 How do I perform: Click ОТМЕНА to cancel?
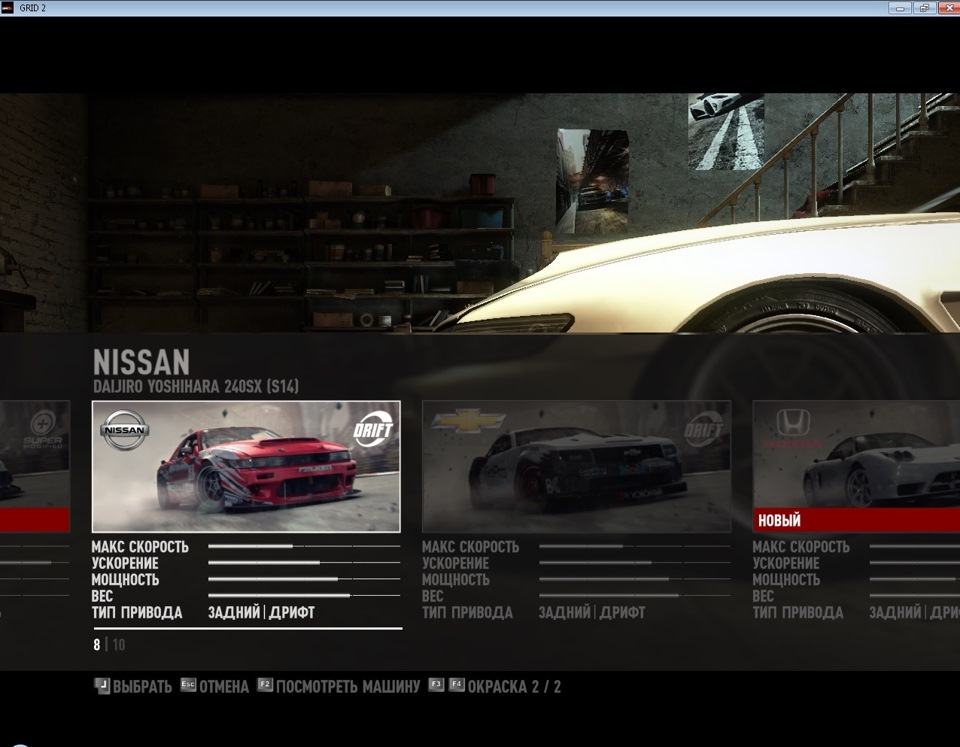coord(215,687)
